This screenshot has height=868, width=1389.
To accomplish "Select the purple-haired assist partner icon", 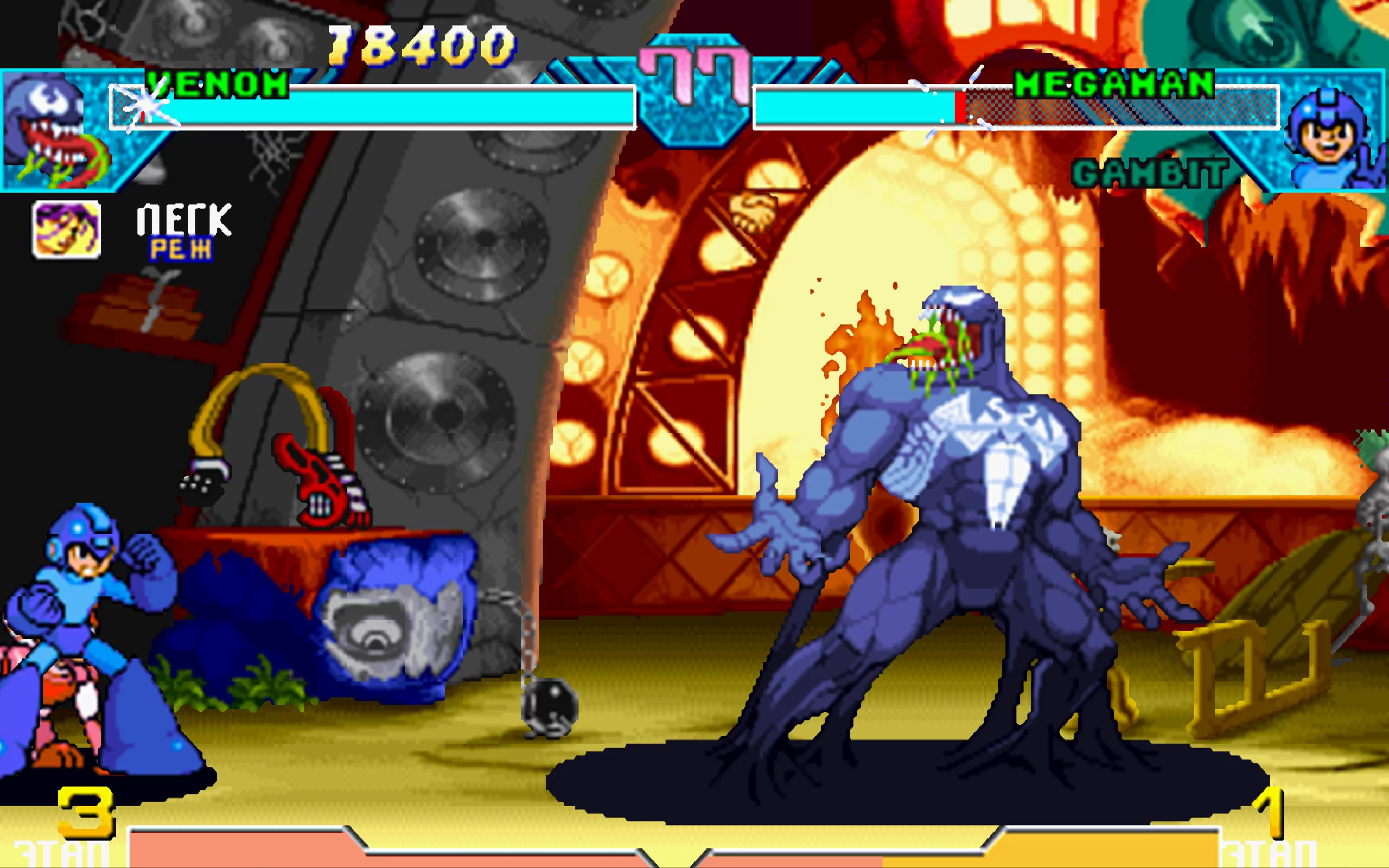I will 67,229.
